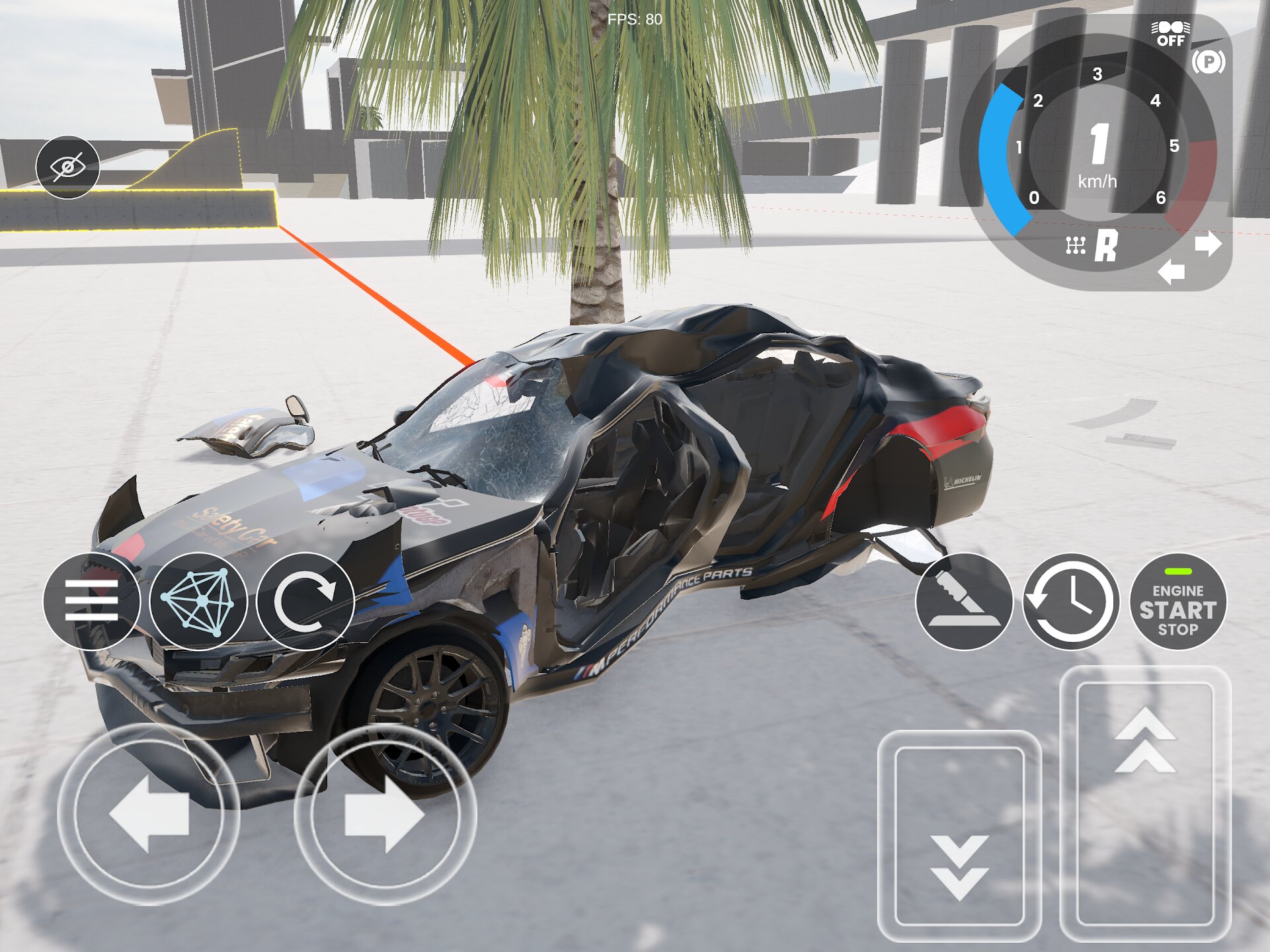Steer left with the left arrow button

click(149, 814)
